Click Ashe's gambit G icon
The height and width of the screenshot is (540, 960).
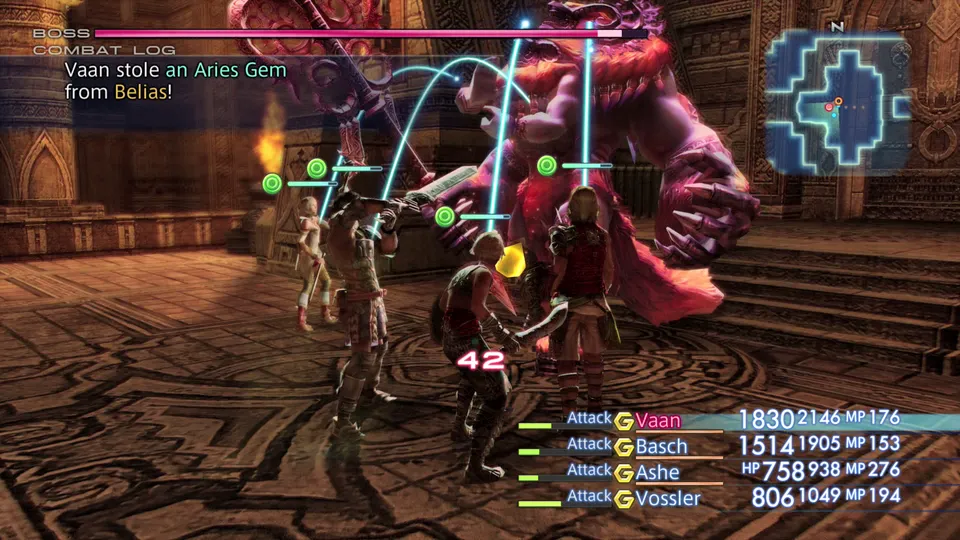click(x=624, y=473)
